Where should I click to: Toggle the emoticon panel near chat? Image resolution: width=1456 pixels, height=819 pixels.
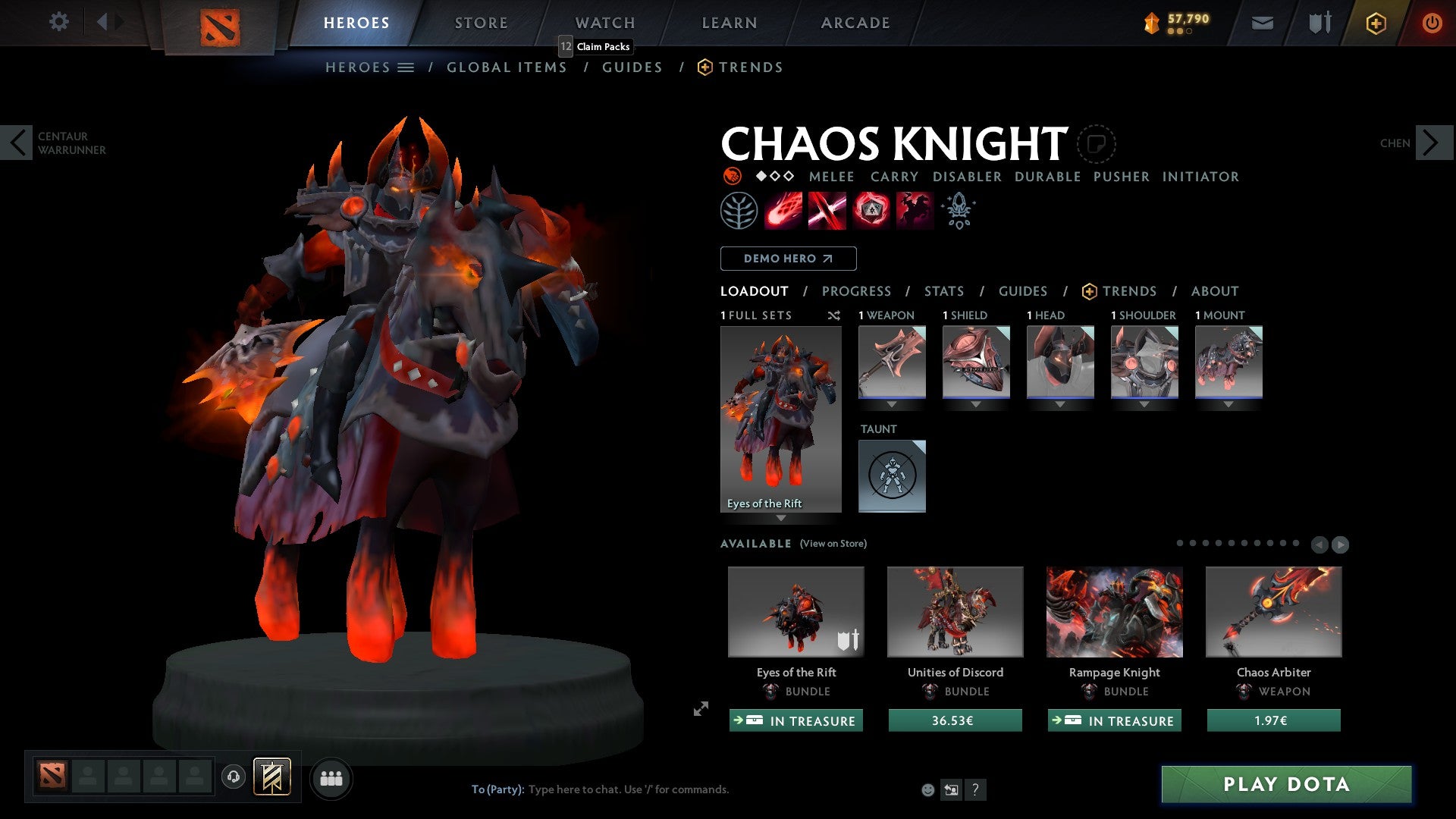pos(927,789)
